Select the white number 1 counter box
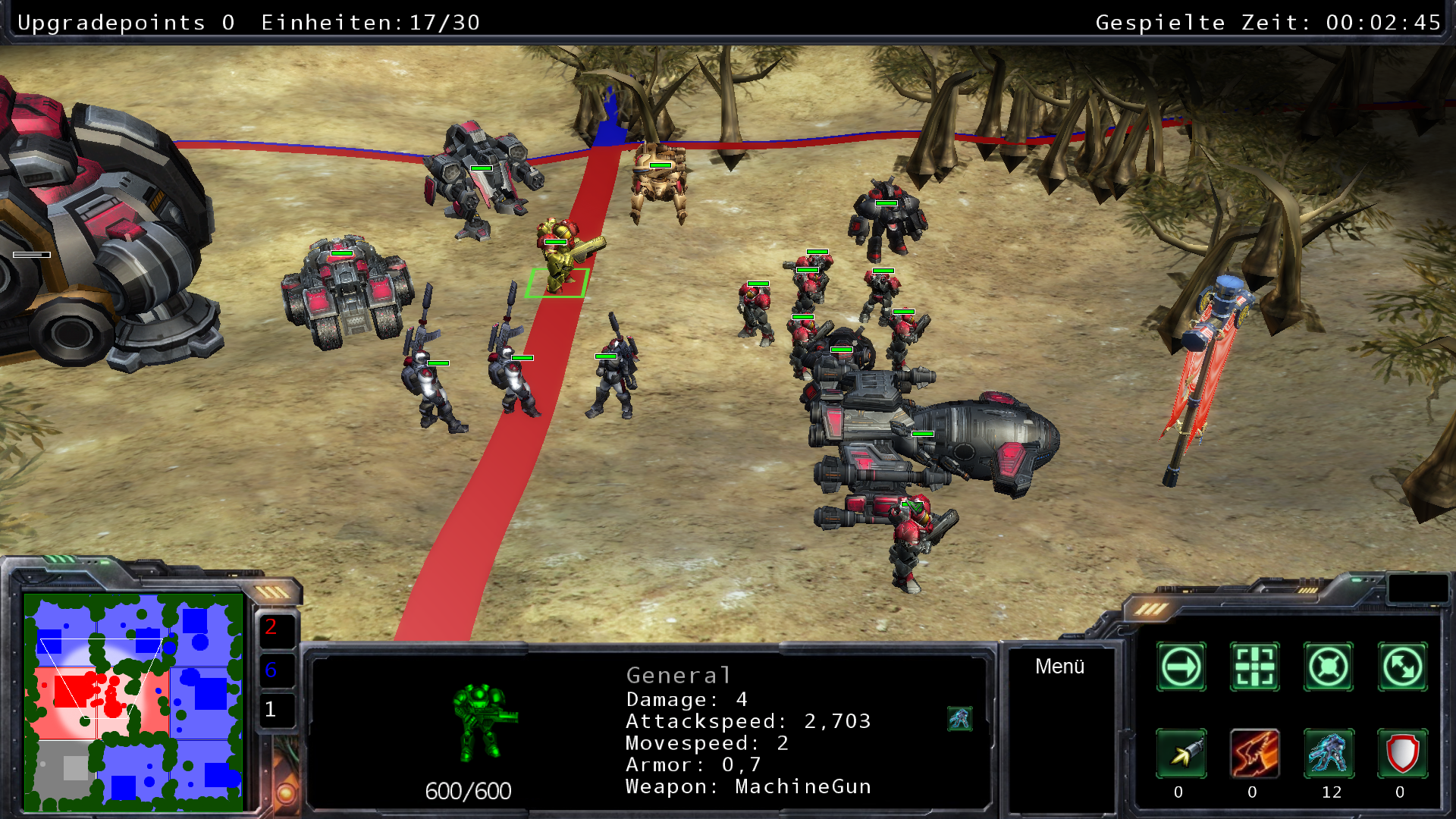This screenshot has width=1456, height=819. coord(275,711)
